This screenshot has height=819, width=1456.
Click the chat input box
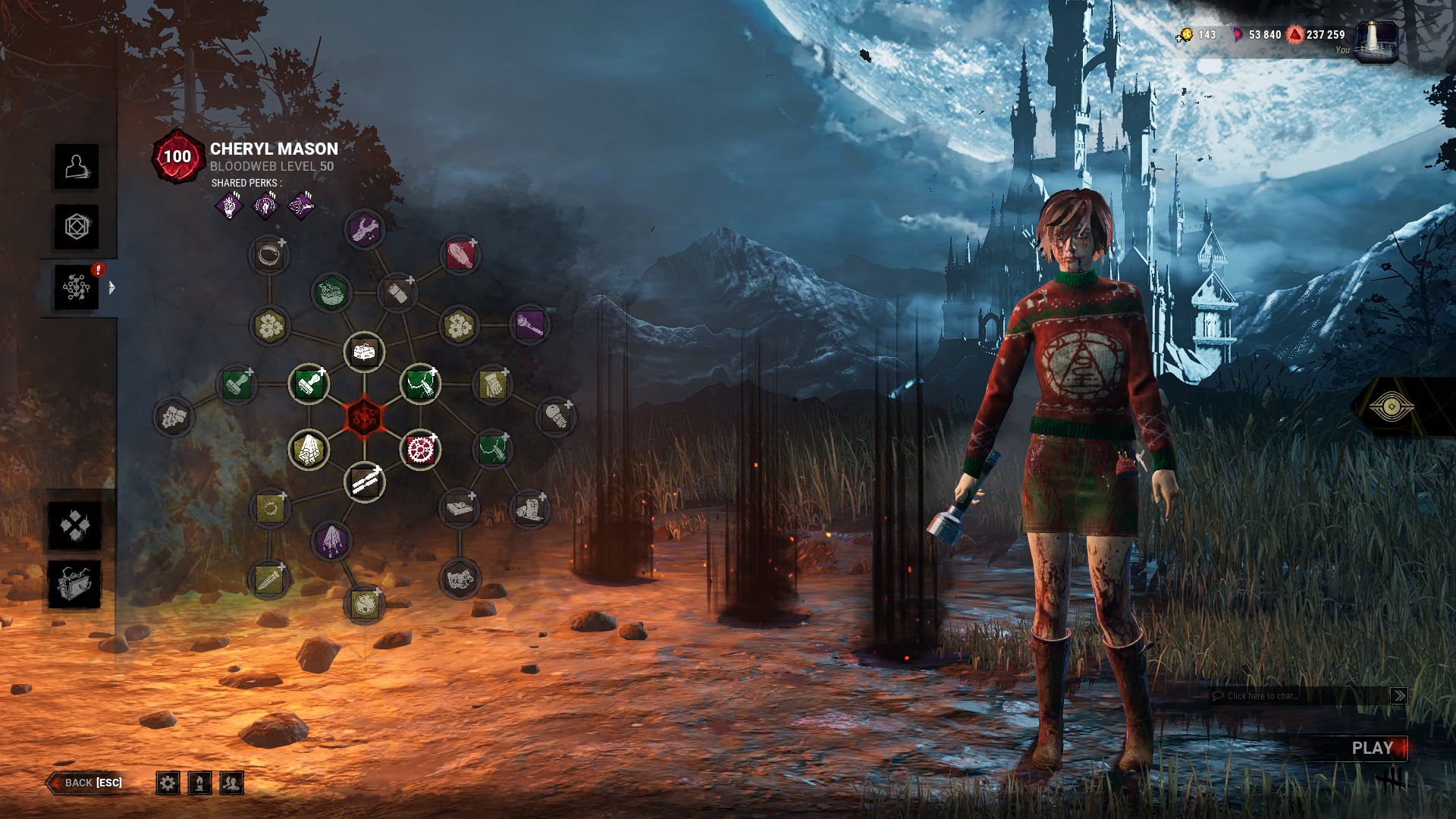(x=1298, y=695)
